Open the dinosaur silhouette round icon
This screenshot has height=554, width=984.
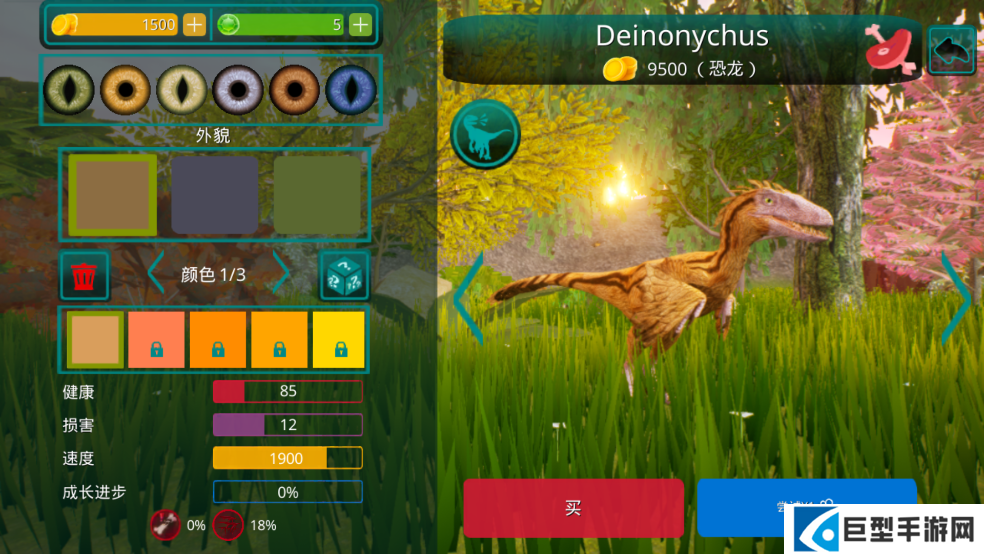(x=485, y=134)
